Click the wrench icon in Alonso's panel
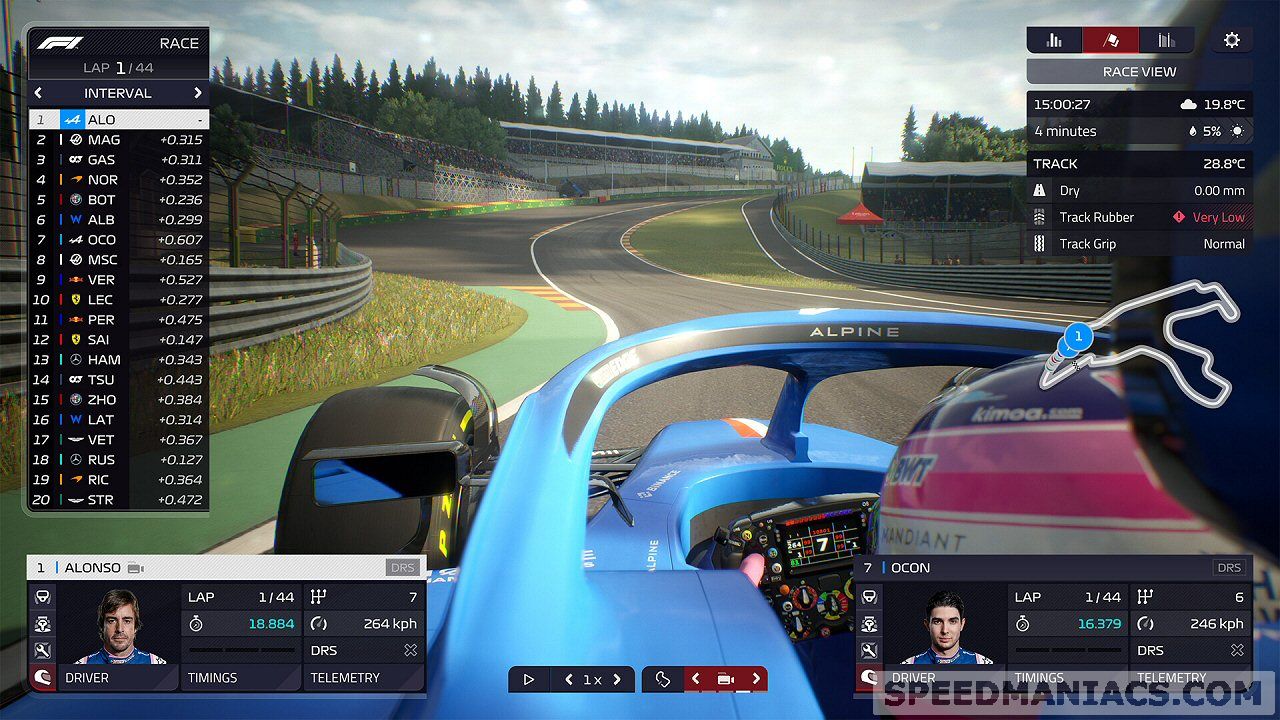Viewport: 1280px width, 720px height. coord(43,651)
